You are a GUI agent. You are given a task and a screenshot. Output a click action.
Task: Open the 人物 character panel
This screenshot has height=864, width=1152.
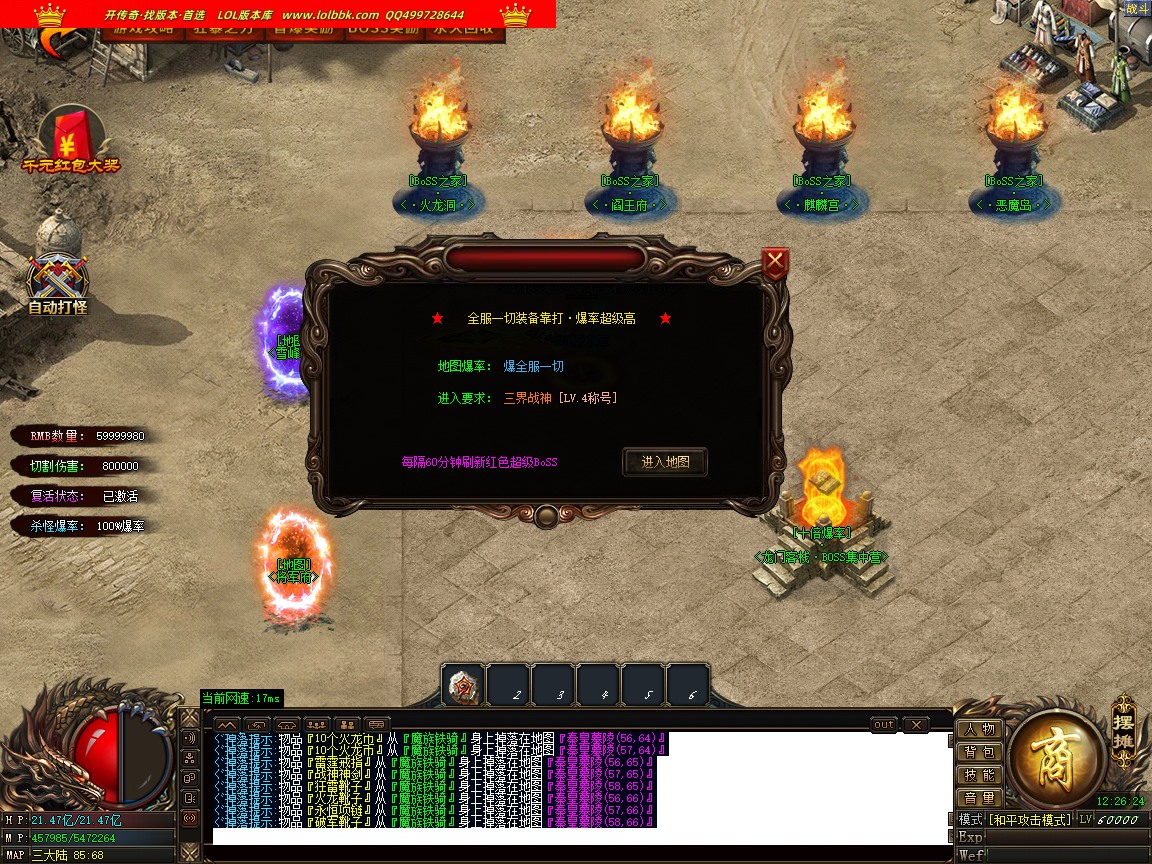980,729
